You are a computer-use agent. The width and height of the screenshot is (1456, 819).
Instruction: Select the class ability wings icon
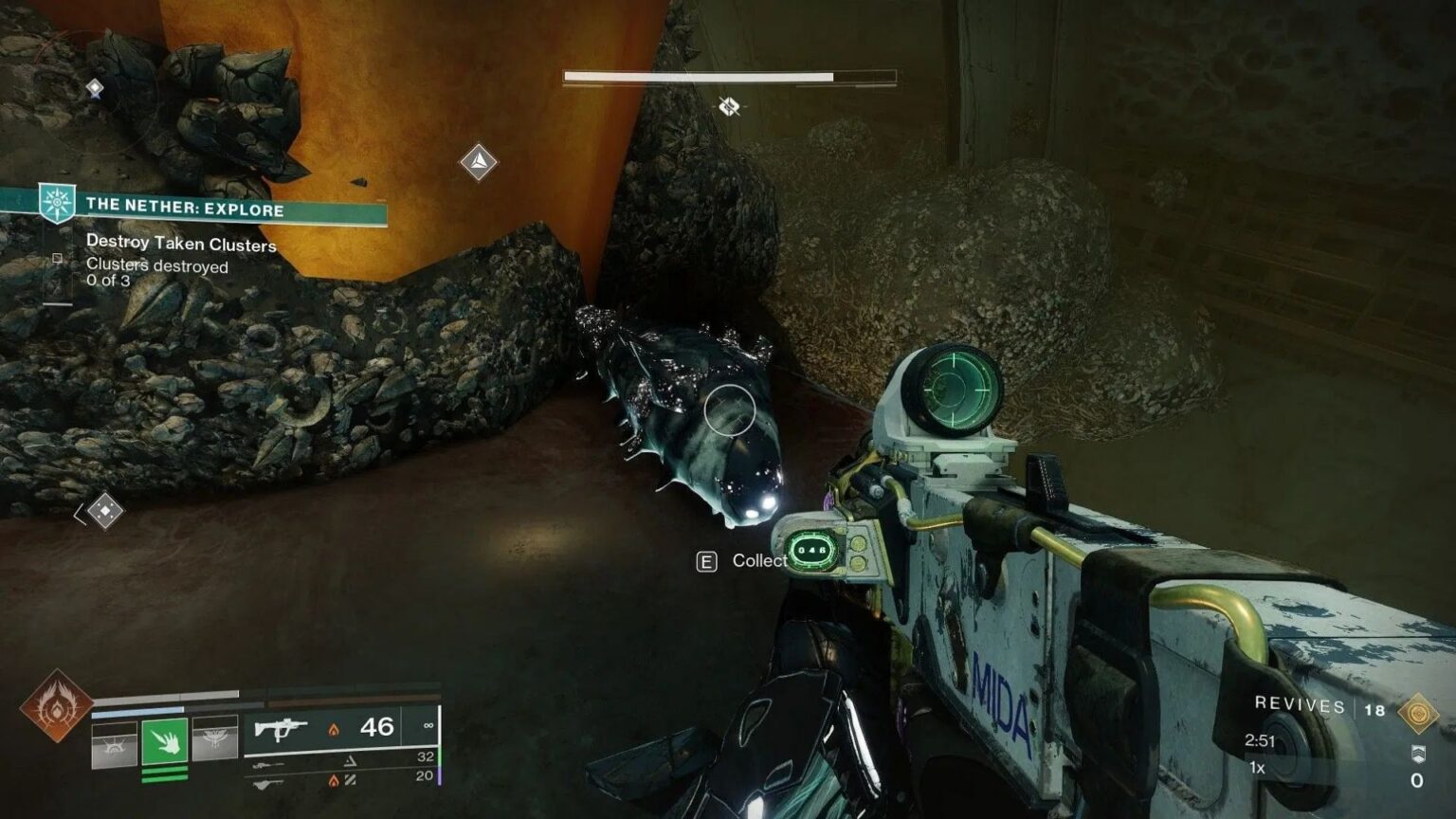(216, 737)
